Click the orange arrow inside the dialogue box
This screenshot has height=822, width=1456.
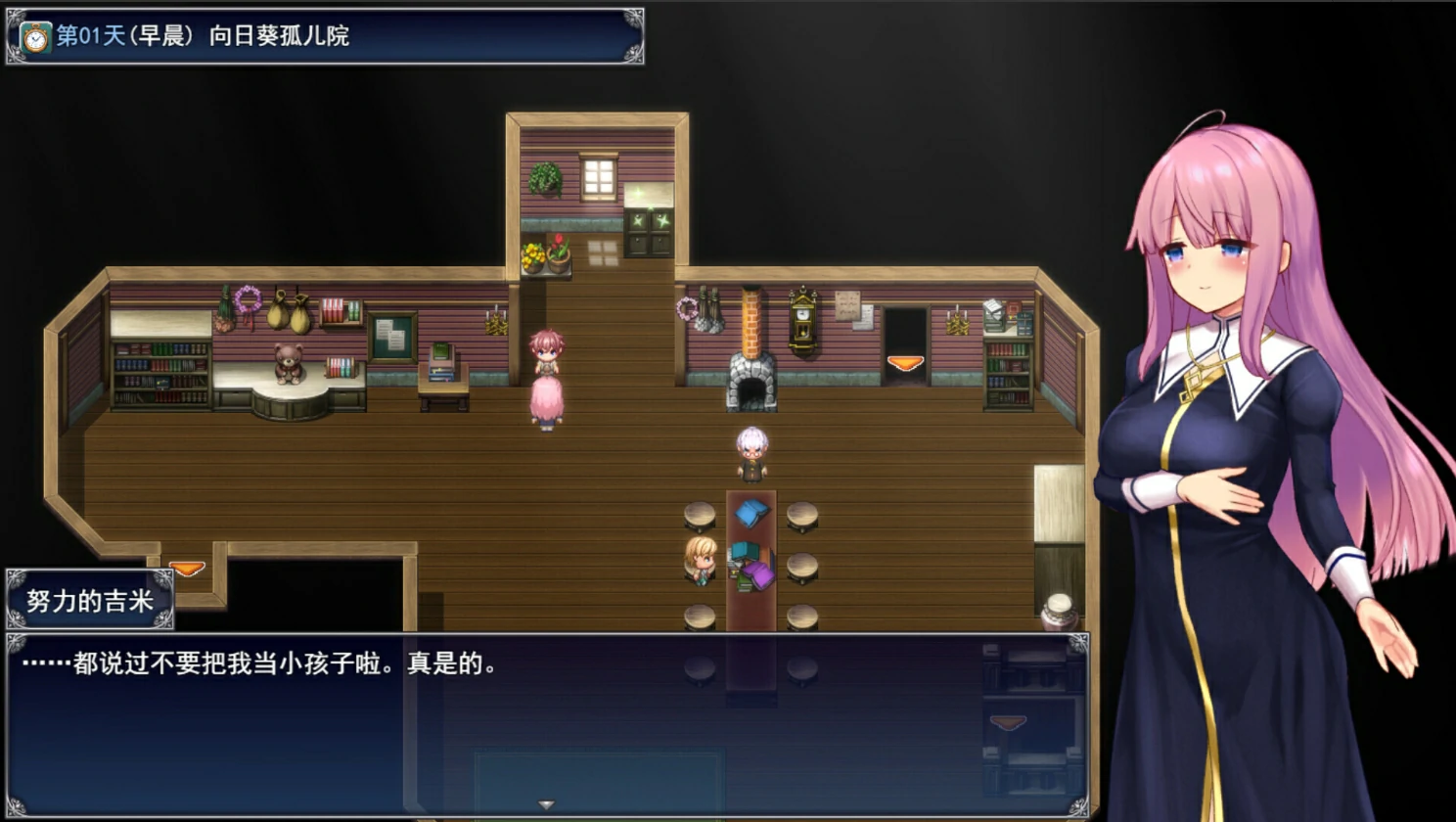(1009, 724)
